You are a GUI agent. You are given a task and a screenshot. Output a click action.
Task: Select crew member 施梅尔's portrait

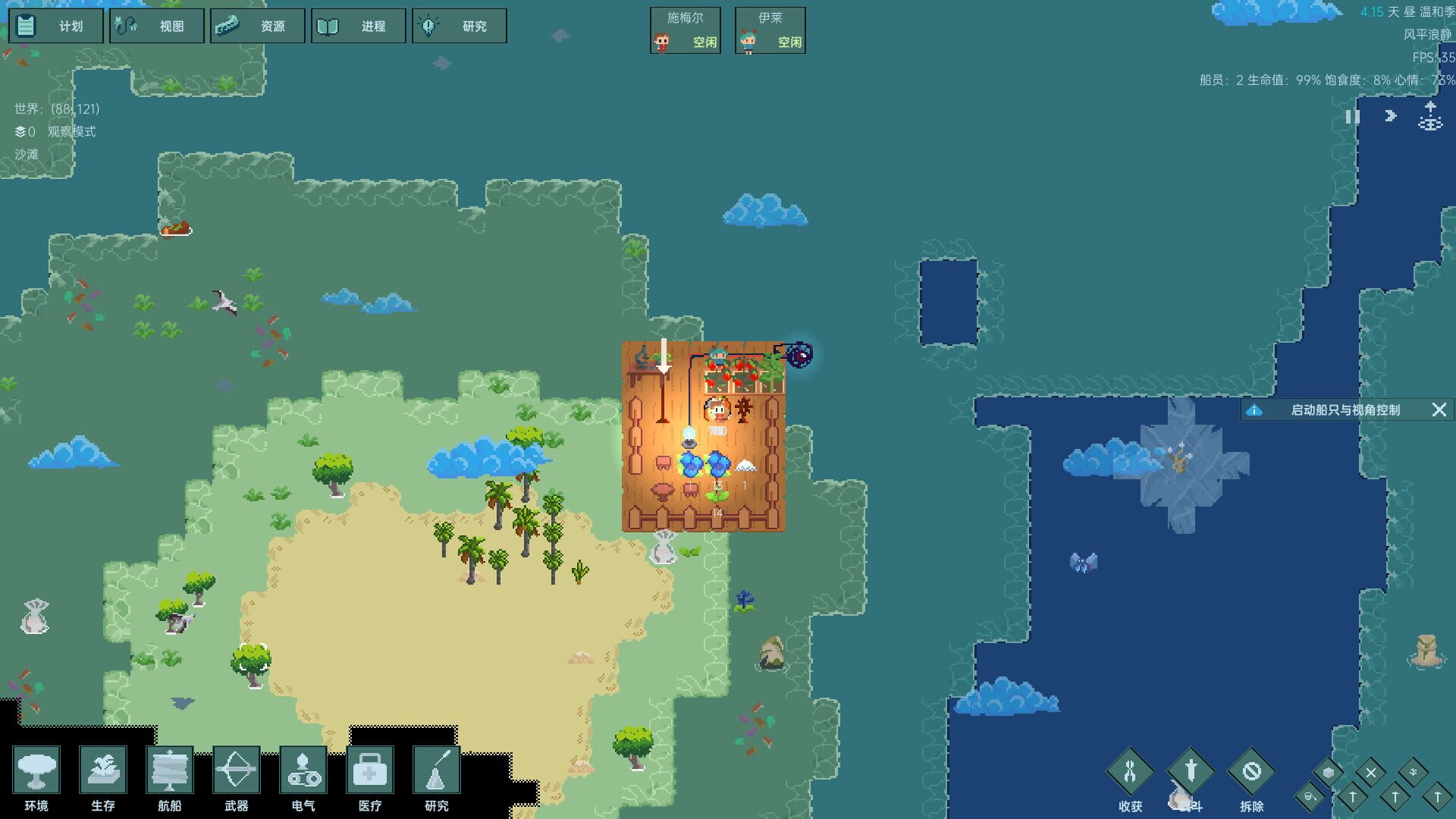(685, 30)
